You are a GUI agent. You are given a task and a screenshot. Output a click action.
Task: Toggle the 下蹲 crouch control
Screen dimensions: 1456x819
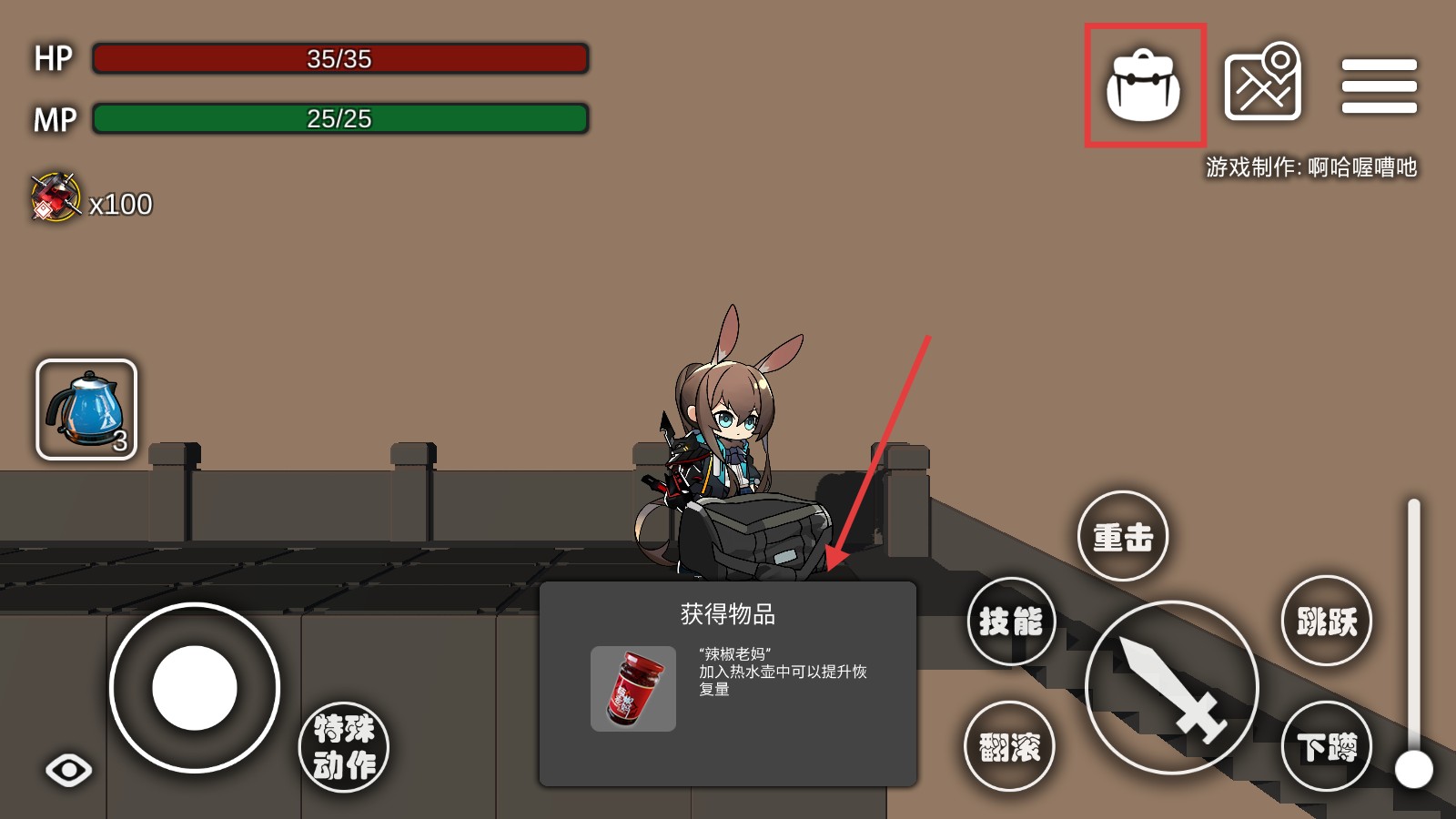pos(1327,745)
